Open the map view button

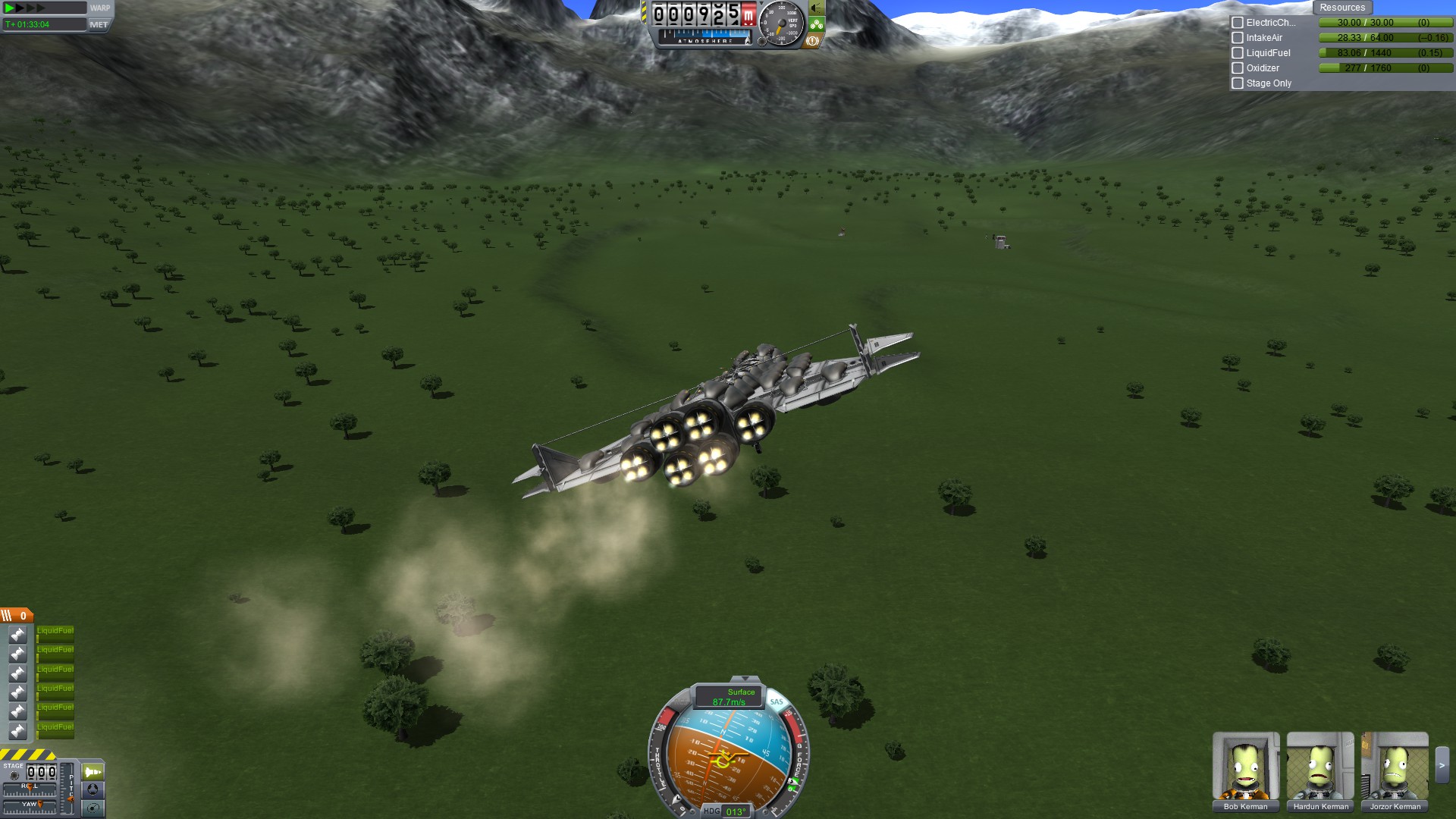pos(93,808)
